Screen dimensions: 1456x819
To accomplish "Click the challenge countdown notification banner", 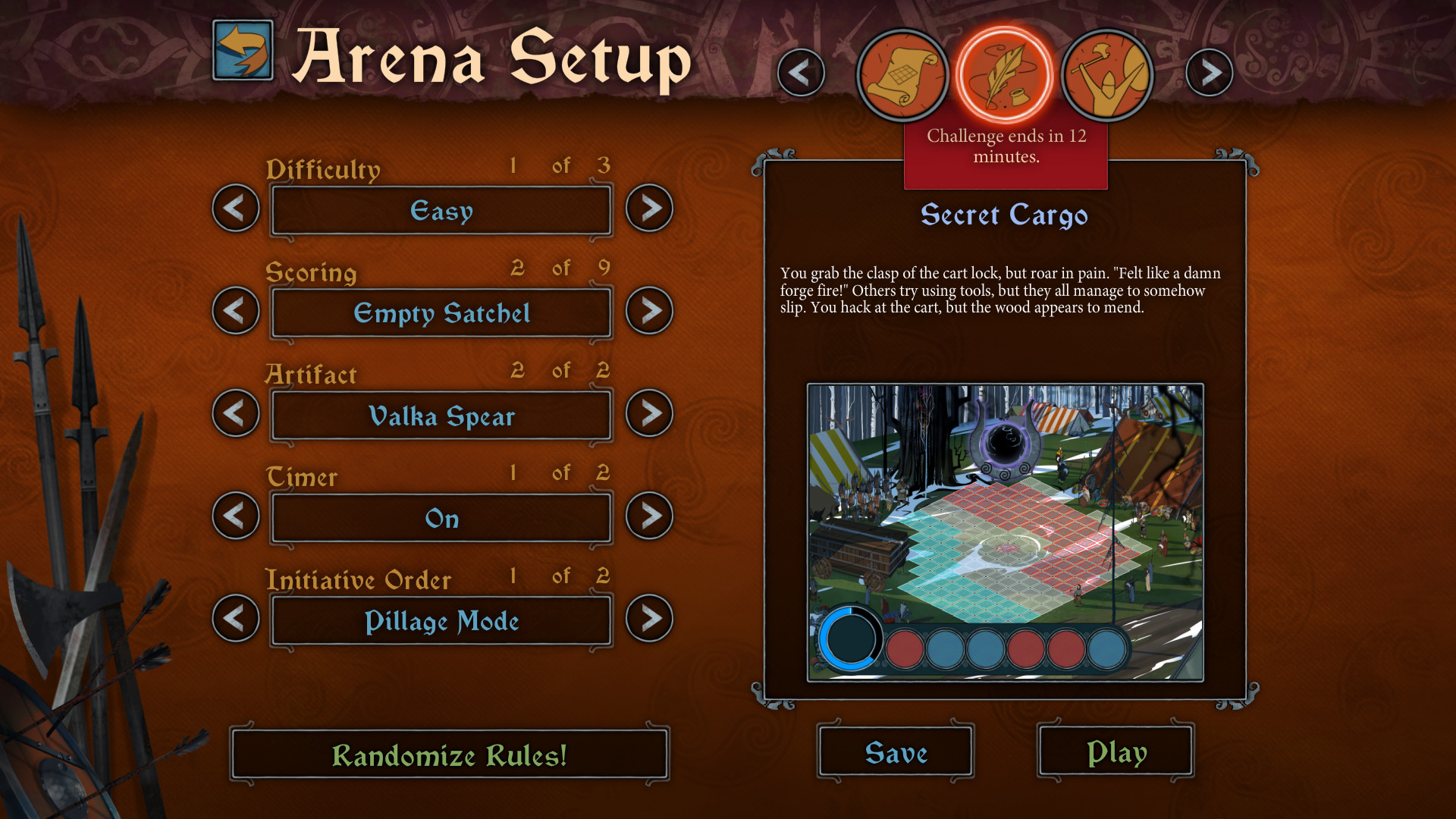I will (1006, 148).
